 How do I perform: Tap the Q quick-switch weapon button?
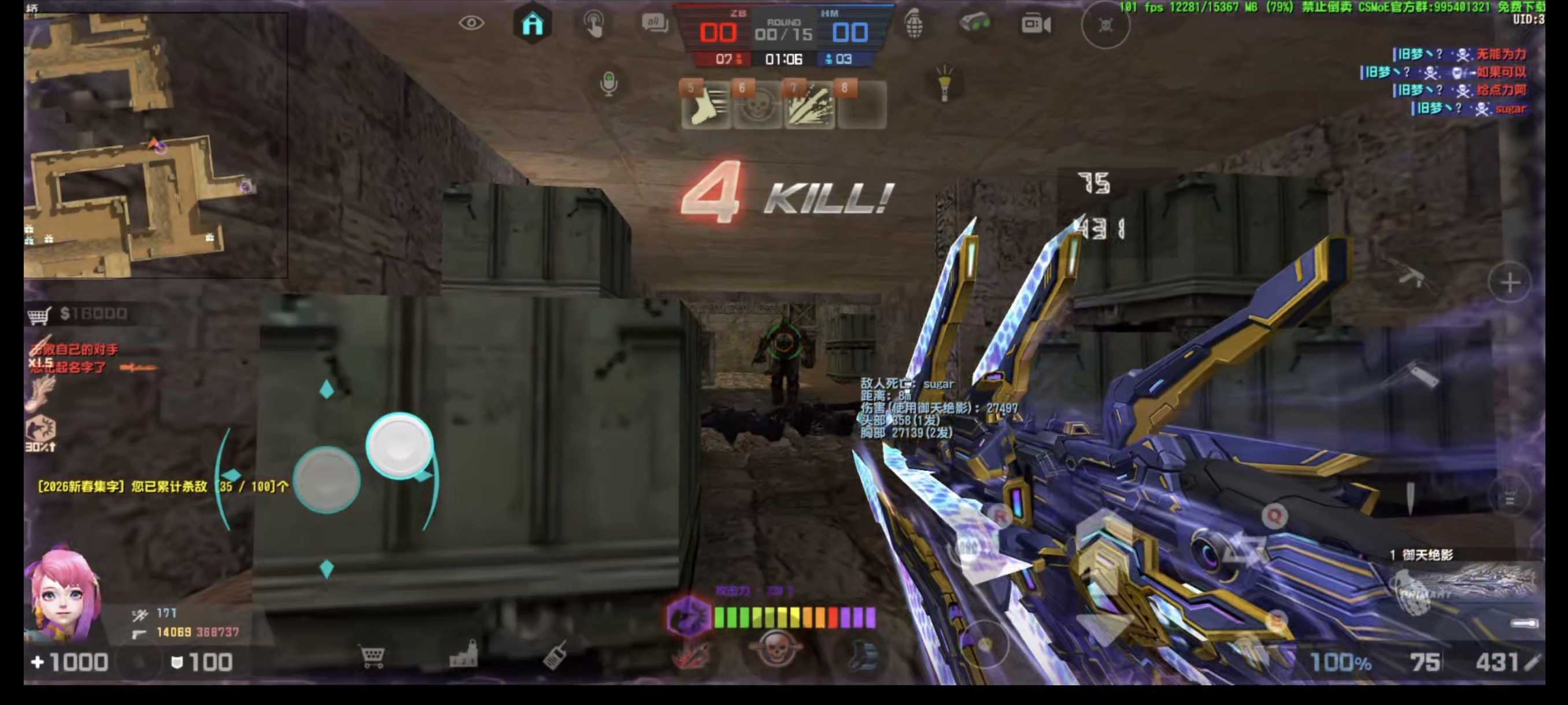click(1274, 516)
